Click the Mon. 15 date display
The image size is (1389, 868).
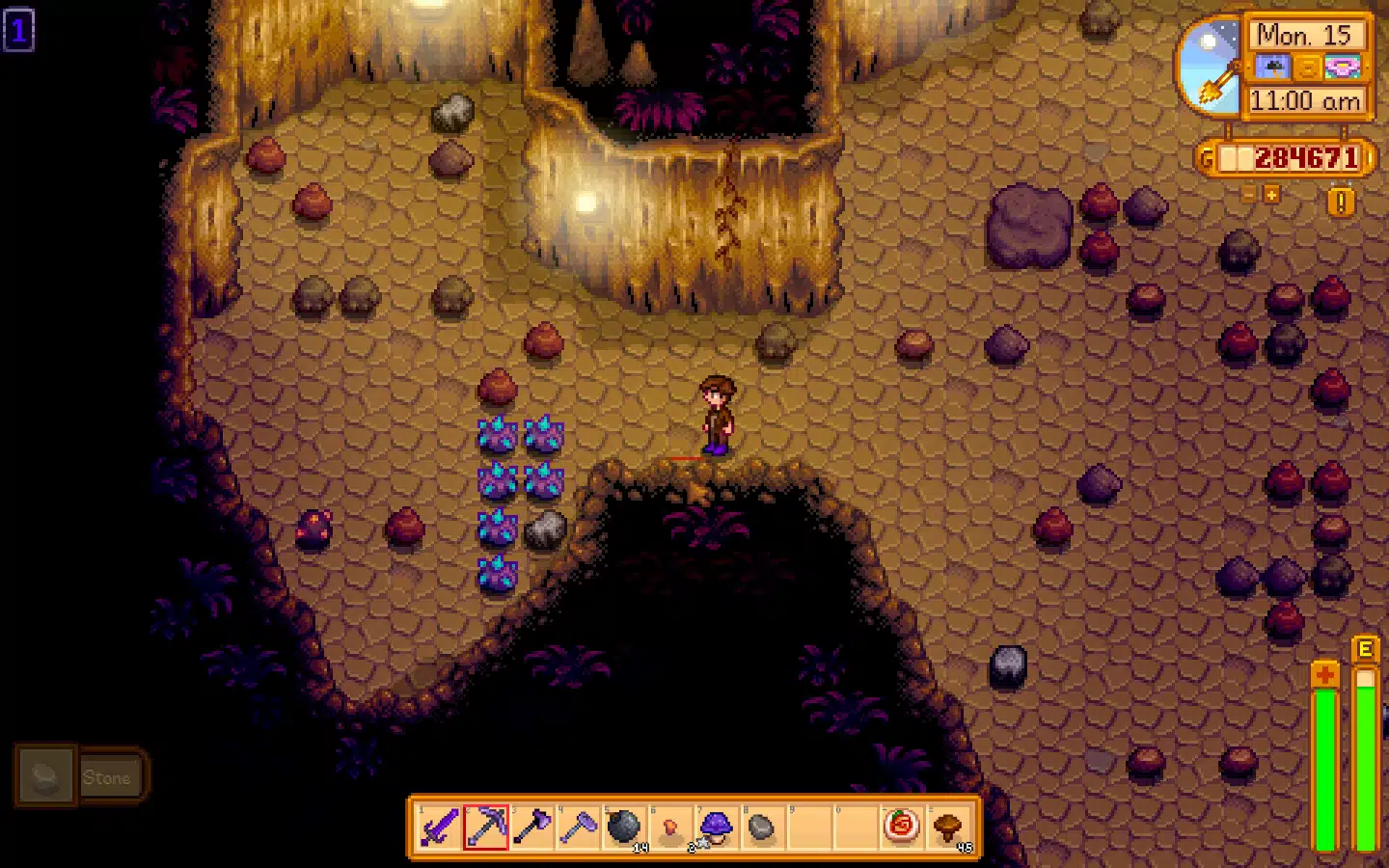(1304, 35)
